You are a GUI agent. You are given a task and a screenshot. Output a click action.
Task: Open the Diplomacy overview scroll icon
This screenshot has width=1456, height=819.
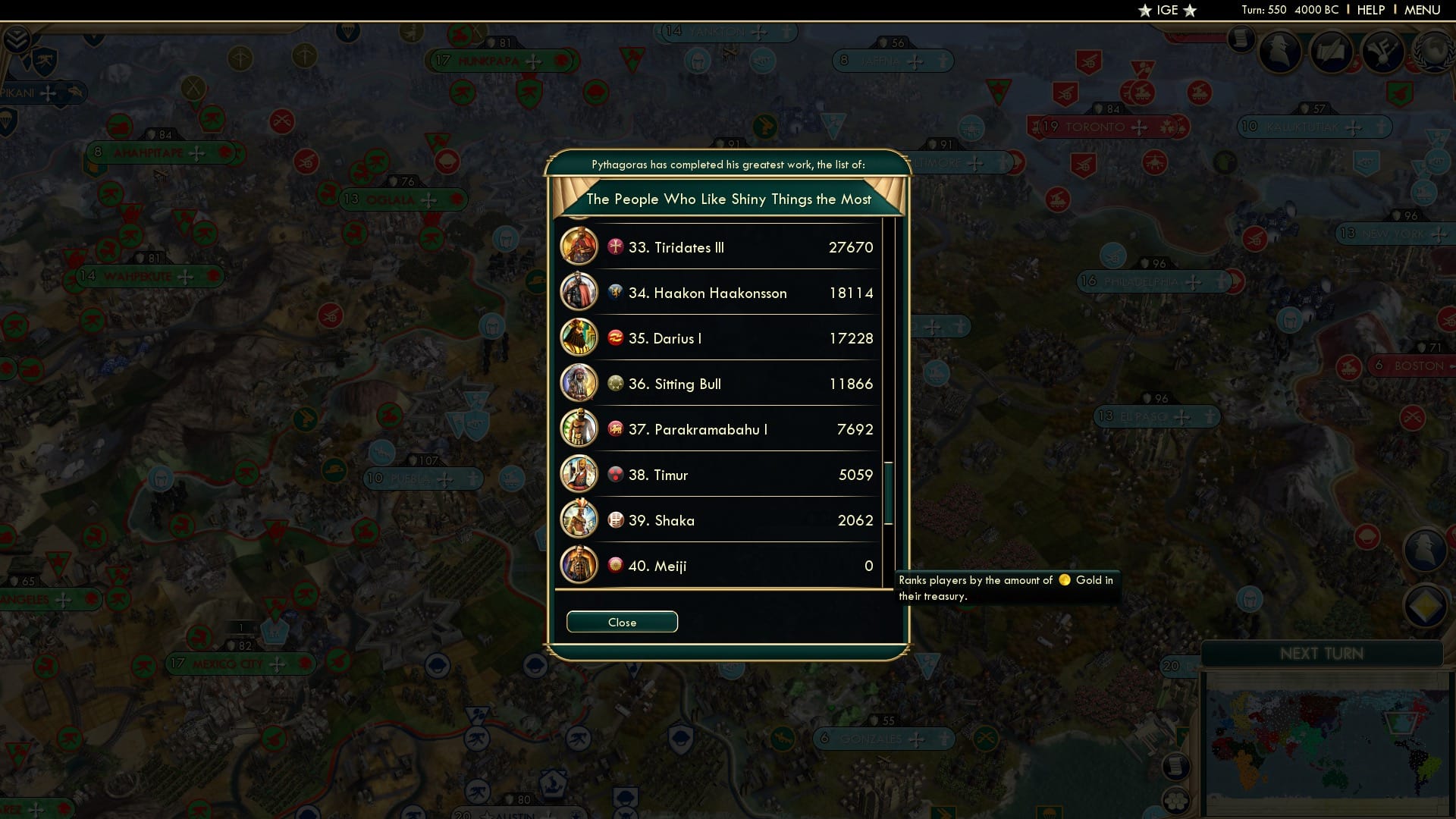(1331, 51)
